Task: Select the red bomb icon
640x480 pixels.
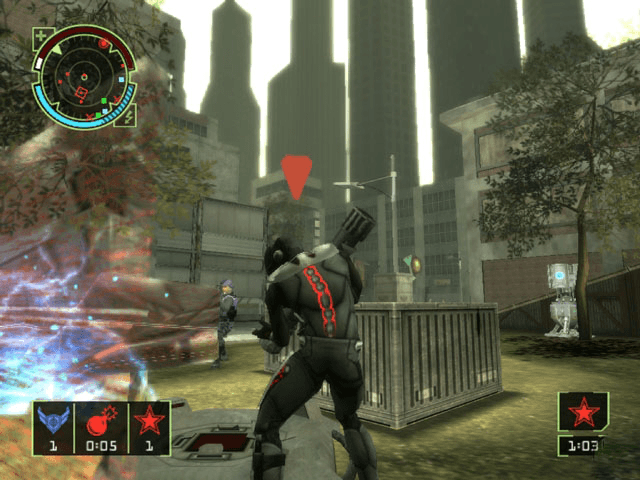Action: [100, 419]
